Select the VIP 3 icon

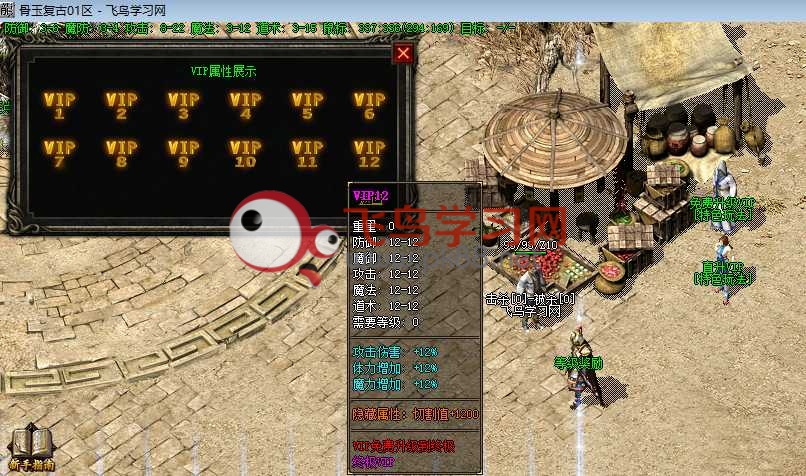[x=184, y=105]
